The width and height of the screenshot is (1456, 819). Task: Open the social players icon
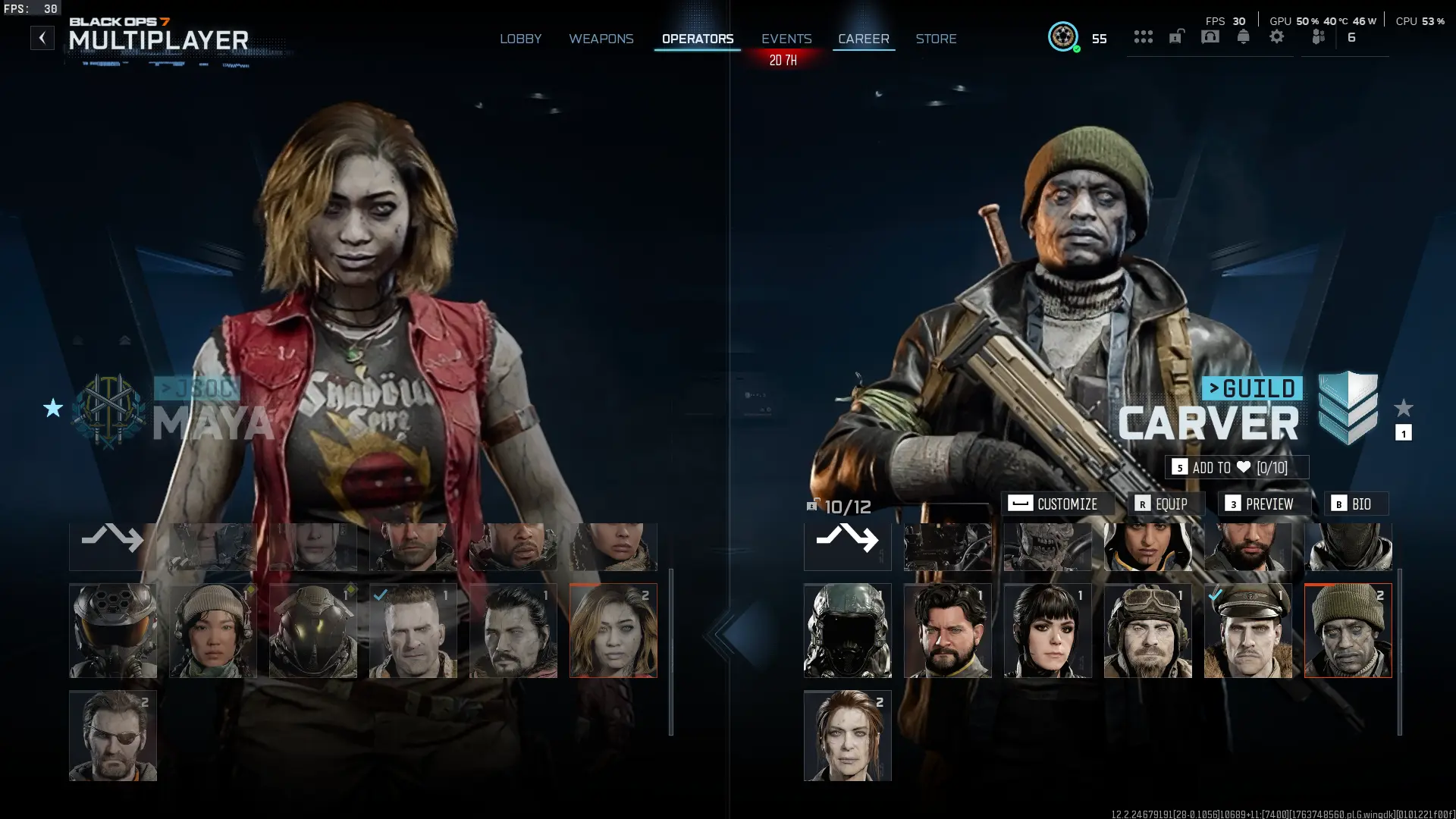1317,36
